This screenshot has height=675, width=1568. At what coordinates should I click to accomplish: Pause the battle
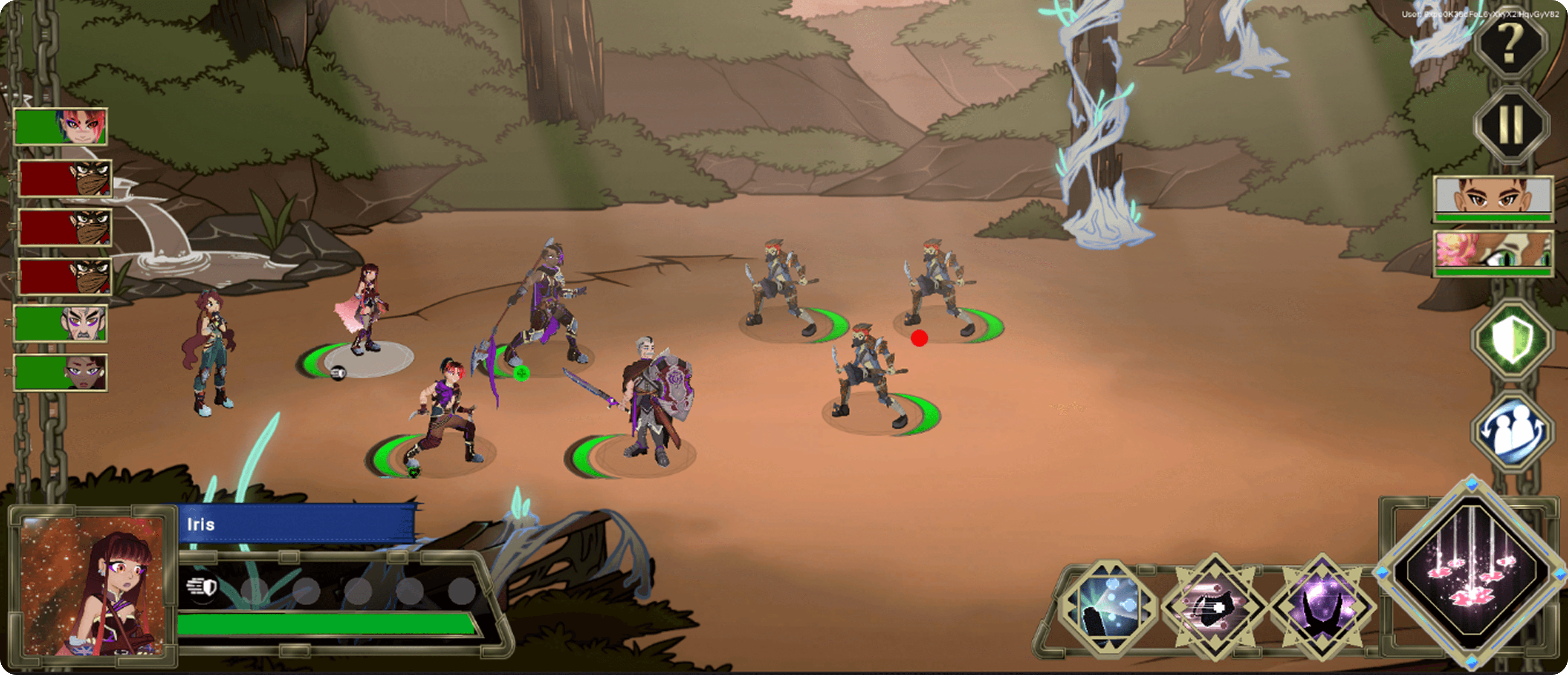click(x=1510, y=124)
